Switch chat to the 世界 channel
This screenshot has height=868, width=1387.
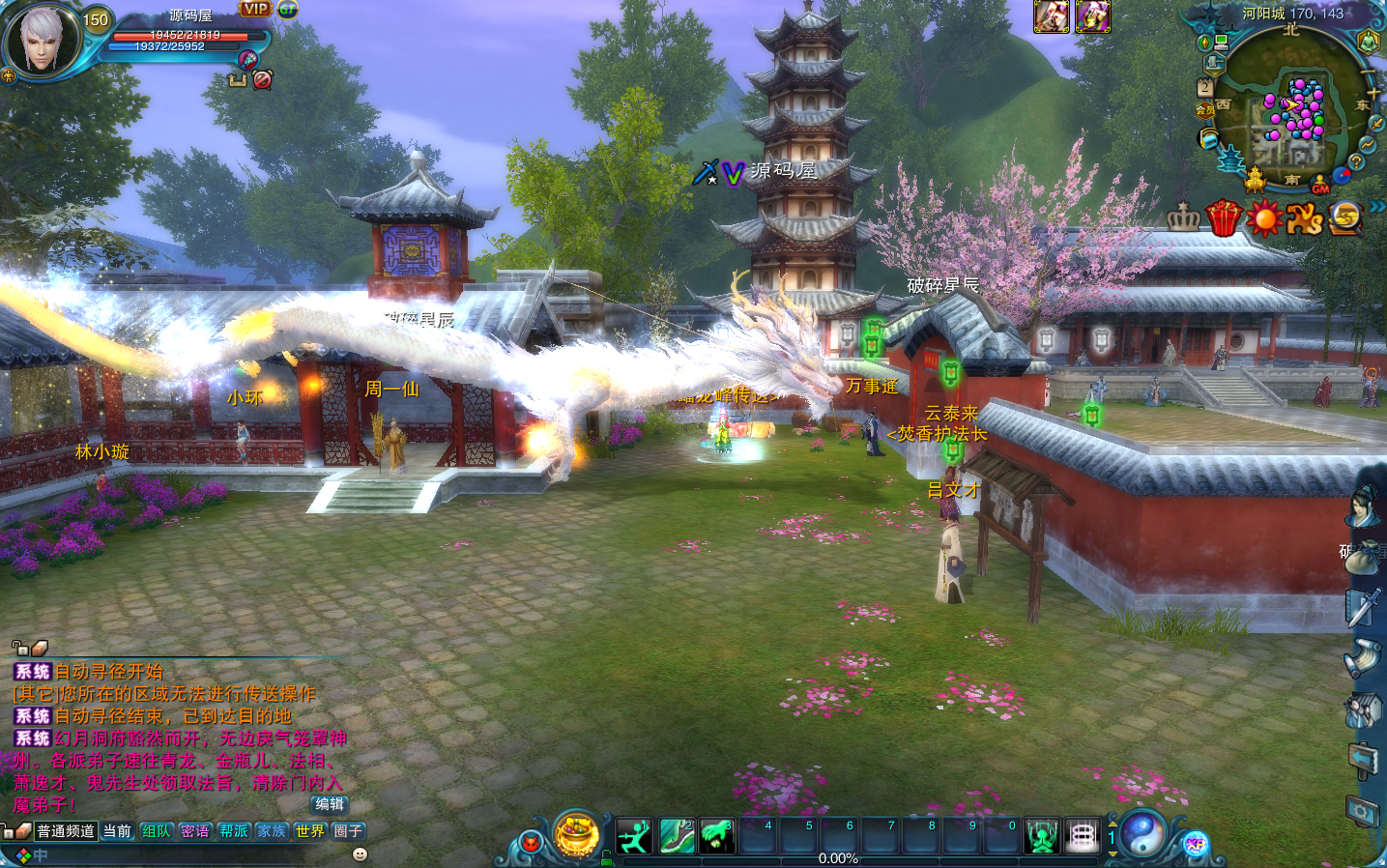(x=310, y=830)
